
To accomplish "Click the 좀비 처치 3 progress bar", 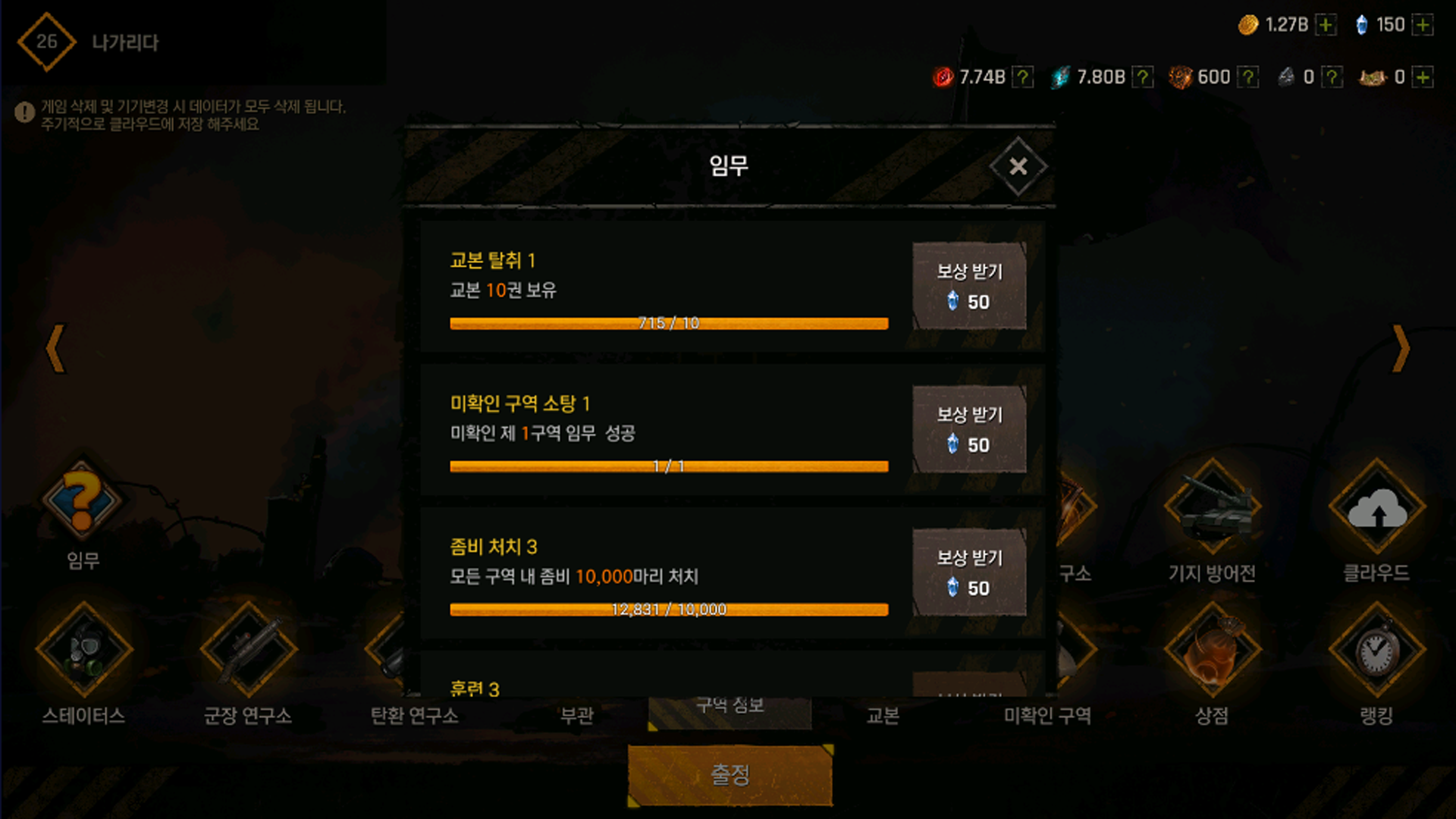I will pos(668,607).
